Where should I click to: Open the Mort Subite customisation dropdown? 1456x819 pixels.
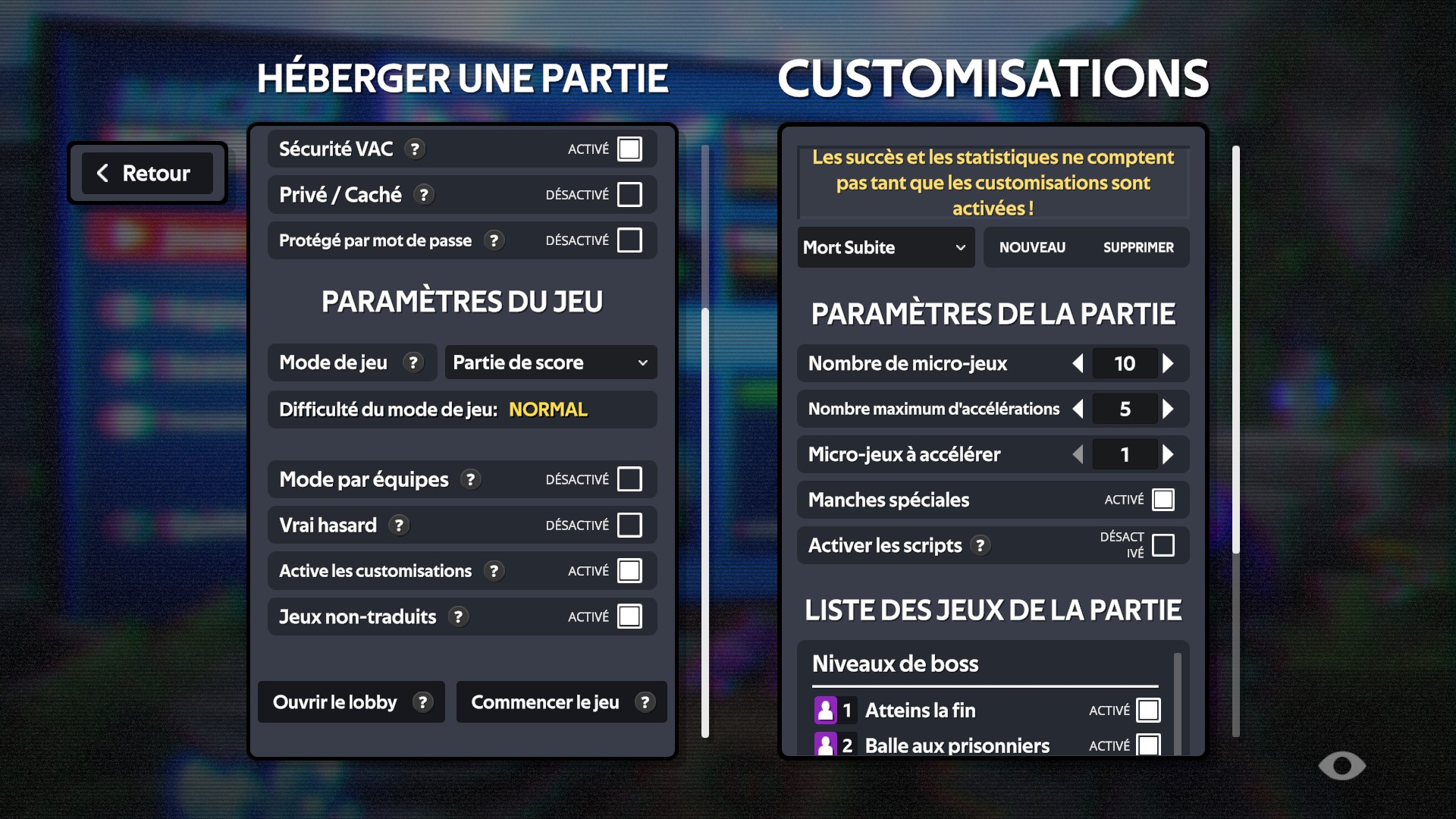[885, 247]
